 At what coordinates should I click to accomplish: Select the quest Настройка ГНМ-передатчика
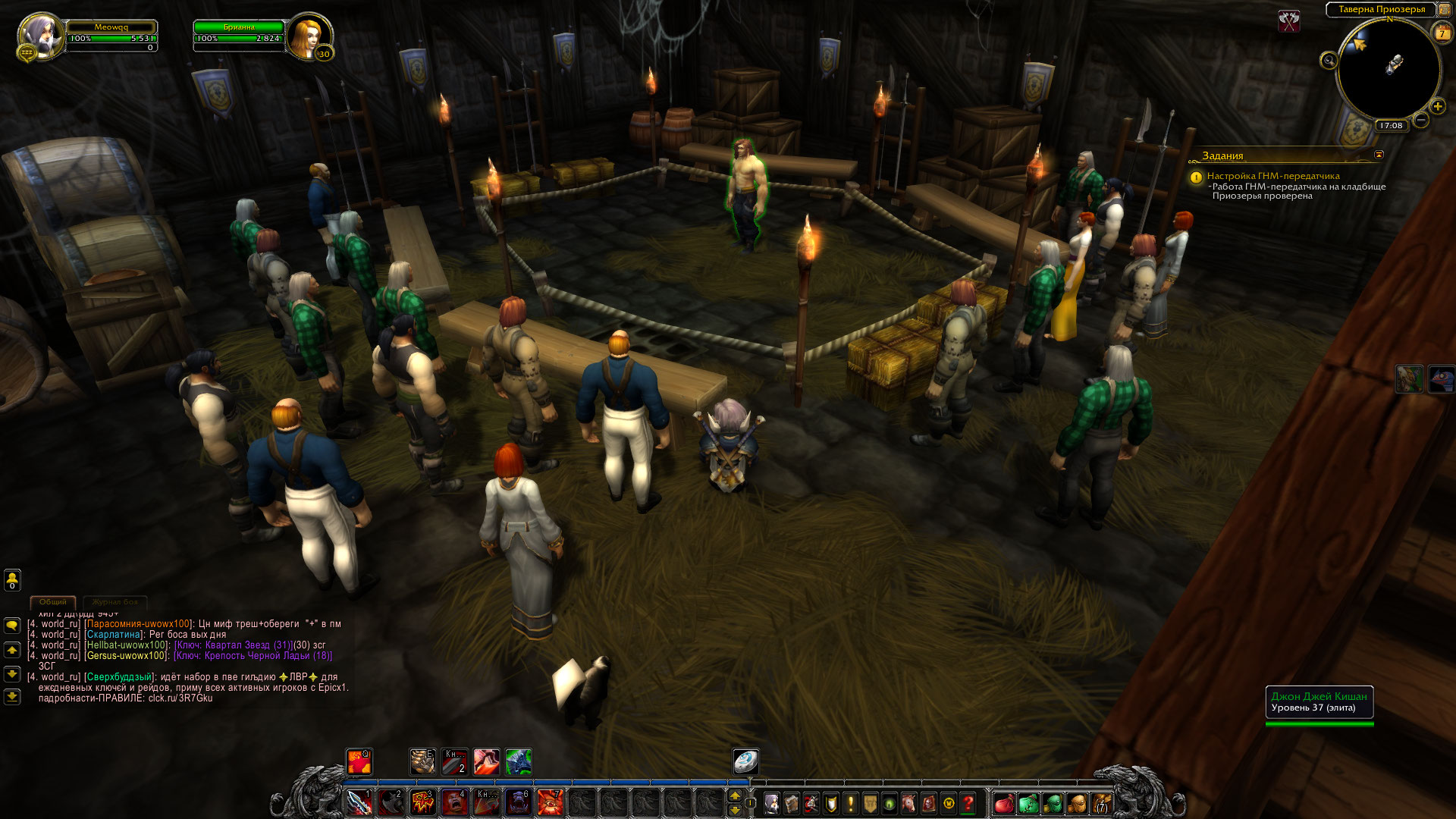pyautogui.click(x=1272, y=176)
